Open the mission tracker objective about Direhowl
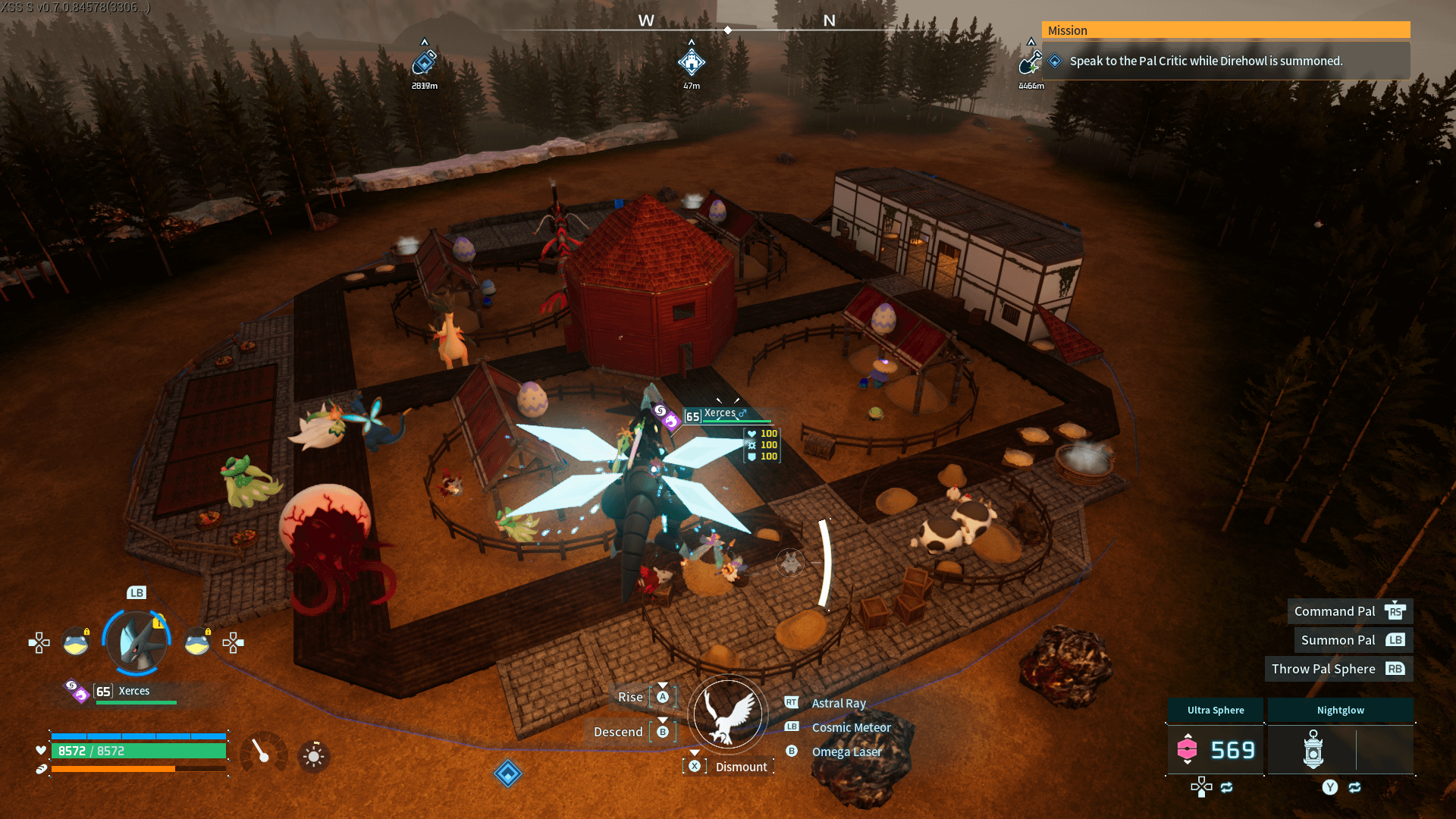This screenshot has height=819, width=1456. (x=1205, y=61)
